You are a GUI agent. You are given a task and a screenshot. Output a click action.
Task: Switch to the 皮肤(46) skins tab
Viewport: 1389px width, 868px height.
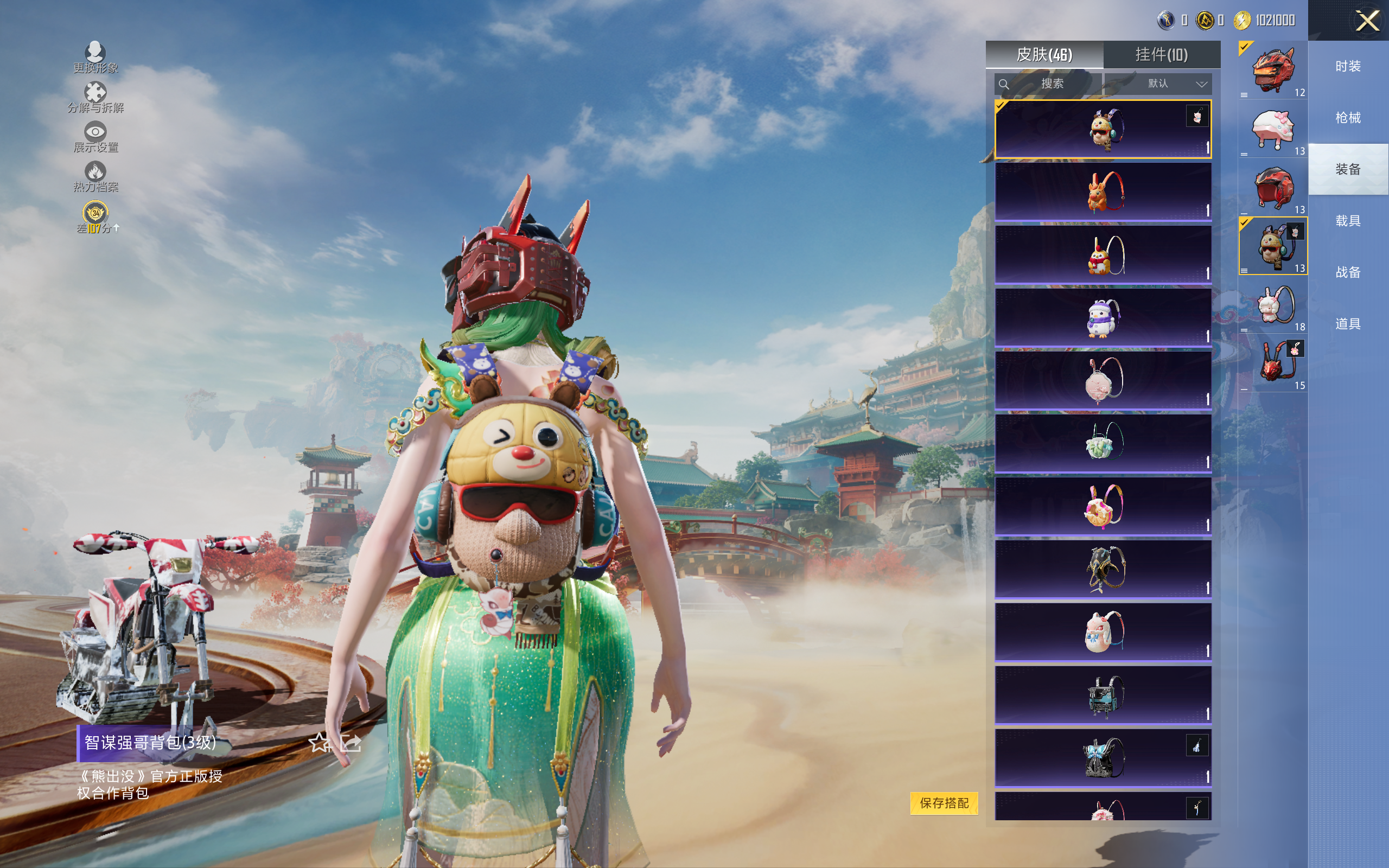point(1044,55)
